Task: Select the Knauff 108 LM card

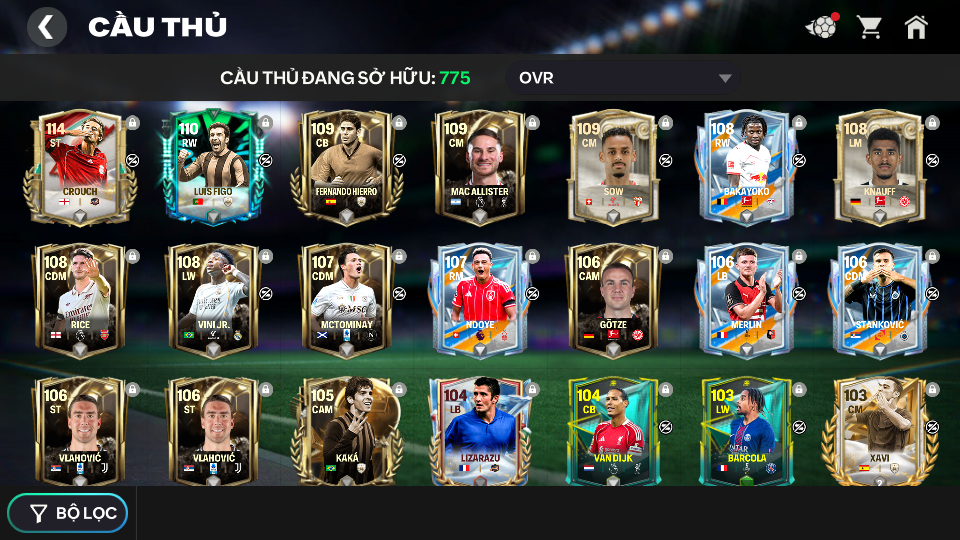Action: tap(878, 167)
